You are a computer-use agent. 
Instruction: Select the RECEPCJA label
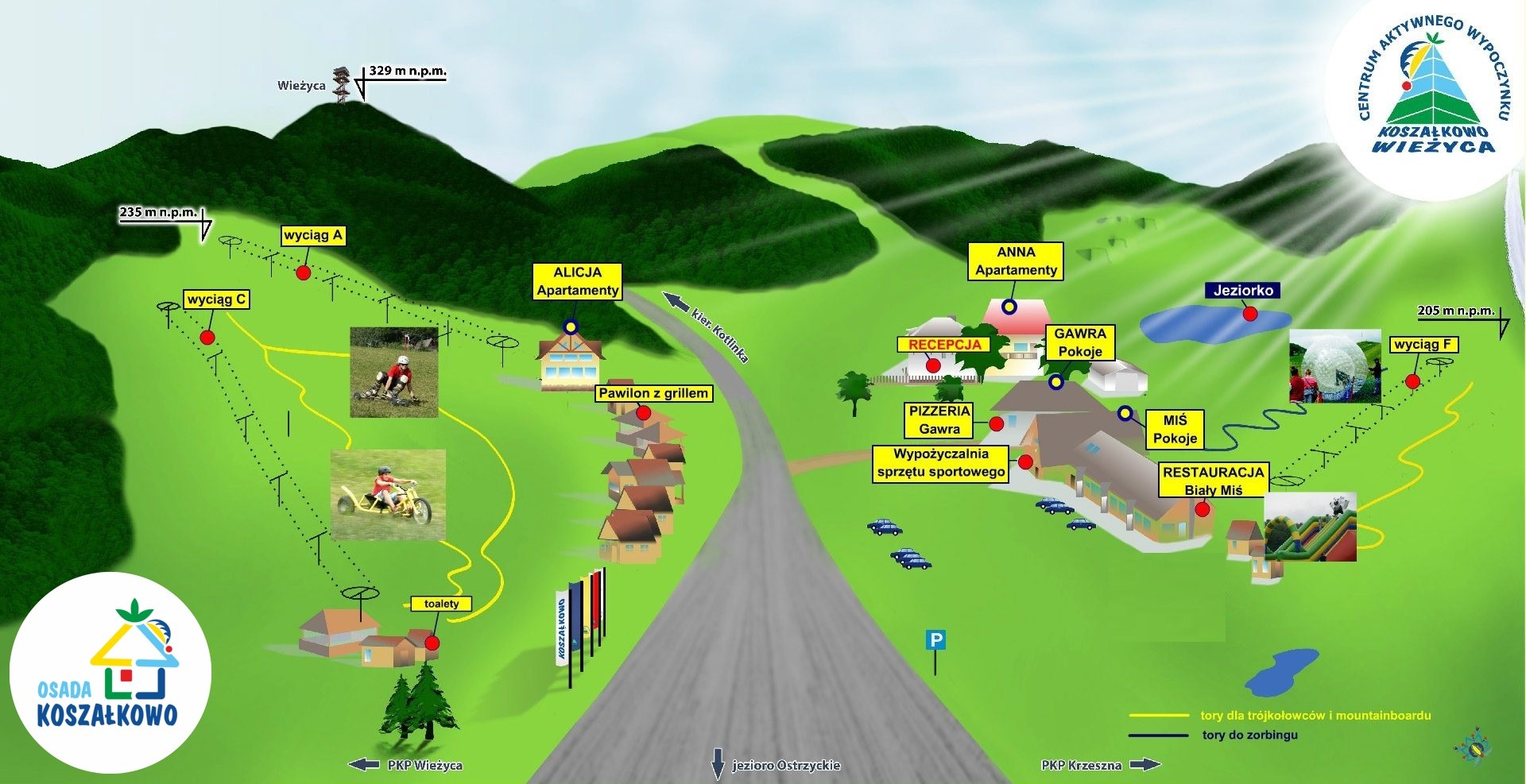[944, 345]
